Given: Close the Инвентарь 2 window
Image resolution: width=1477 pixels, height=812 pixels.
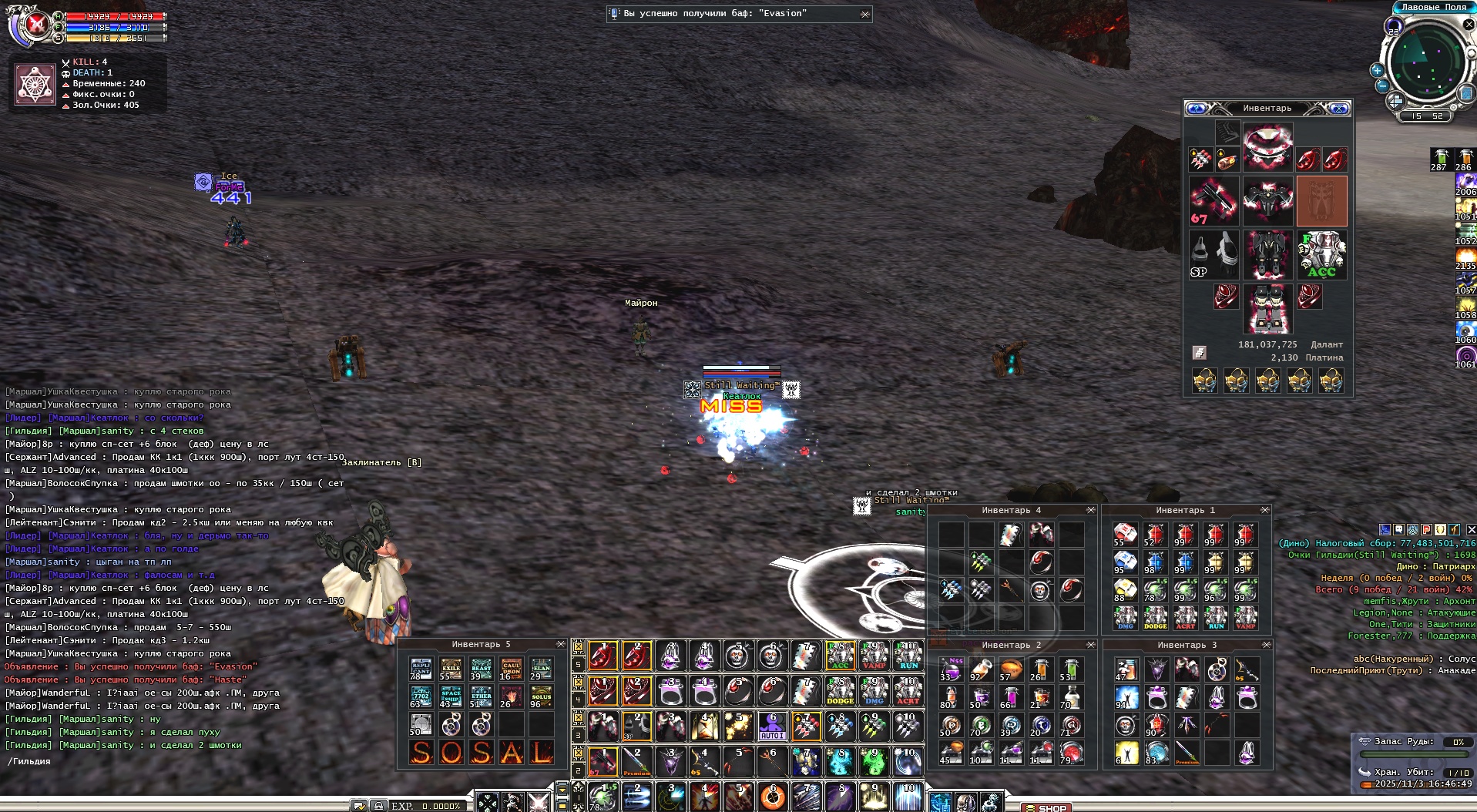Looking at the screenshot, I should point(1090,645).
